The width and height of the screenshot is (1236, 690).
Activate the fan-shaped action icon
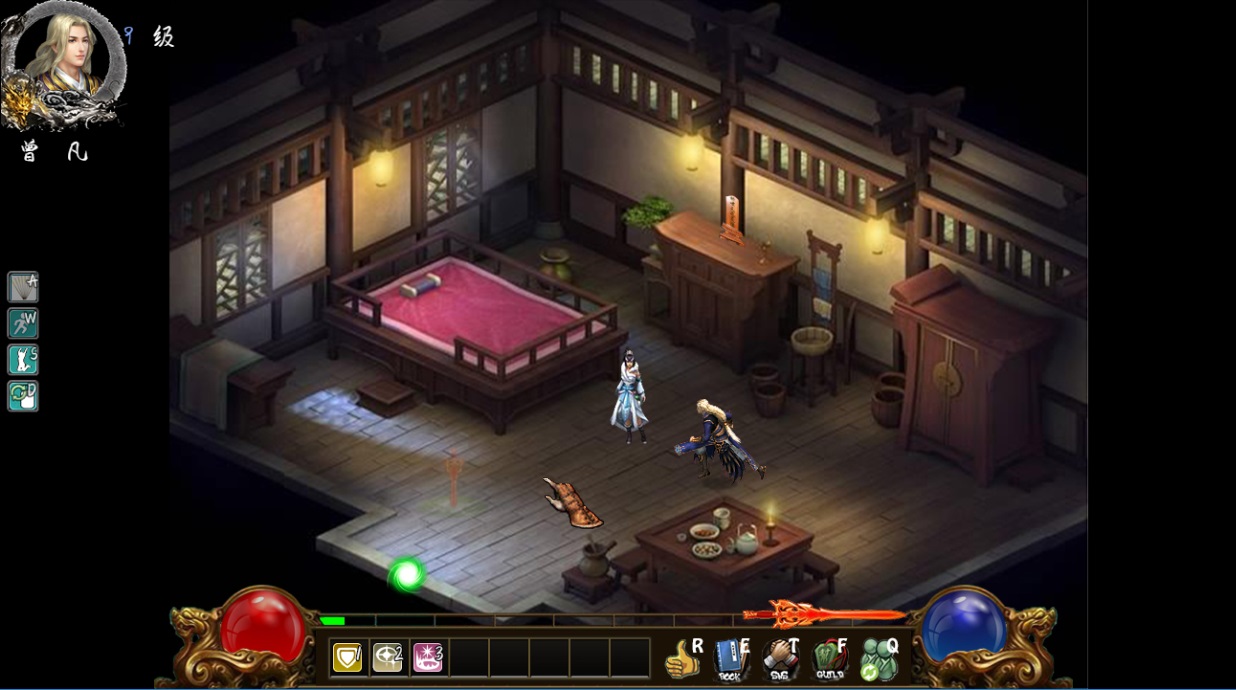tap(23, 287)
